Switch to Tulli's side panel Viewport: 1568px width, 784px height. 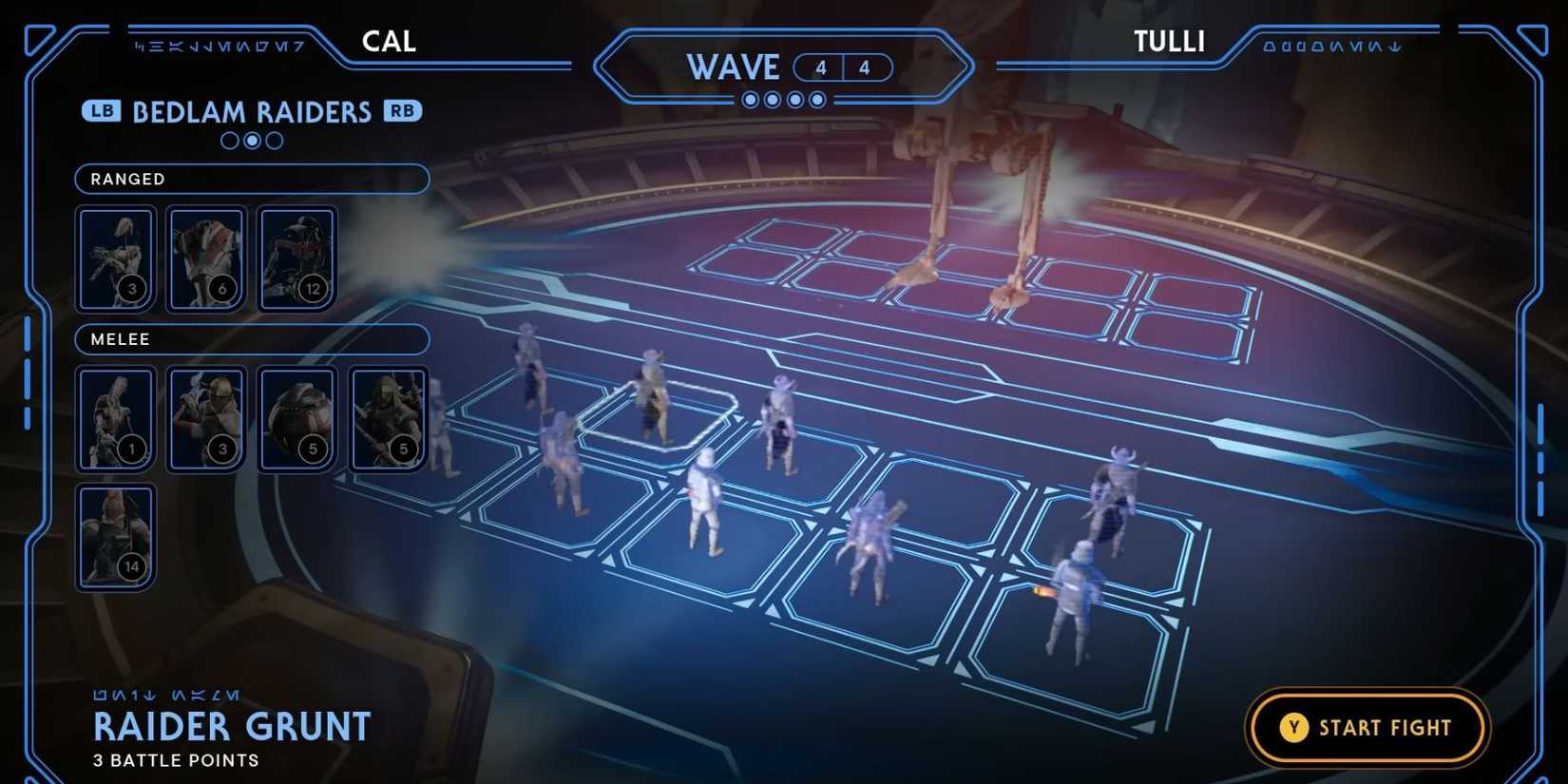point(1169,41)
